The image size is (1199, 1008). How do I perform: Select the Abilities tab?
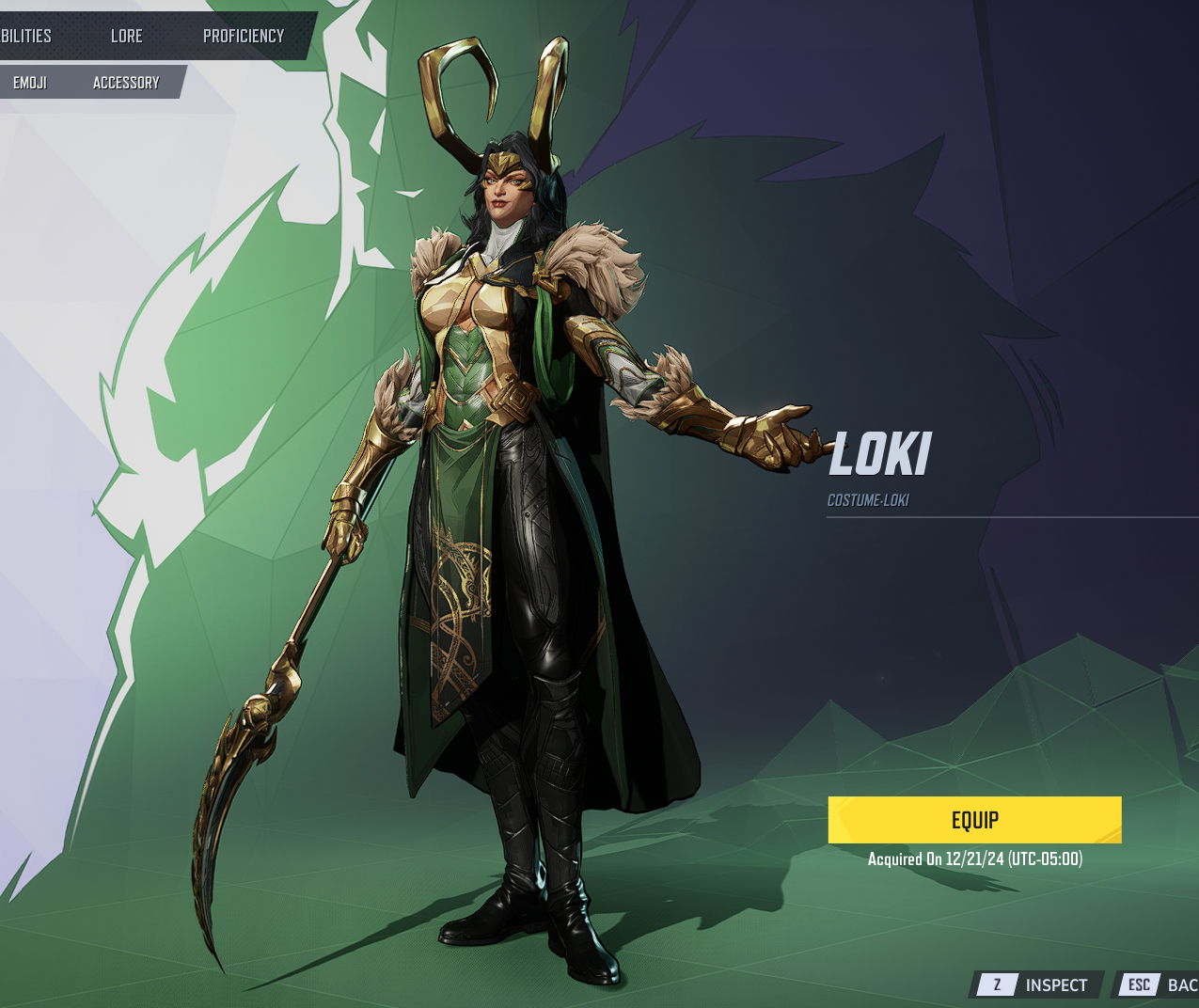click(25, 36)
